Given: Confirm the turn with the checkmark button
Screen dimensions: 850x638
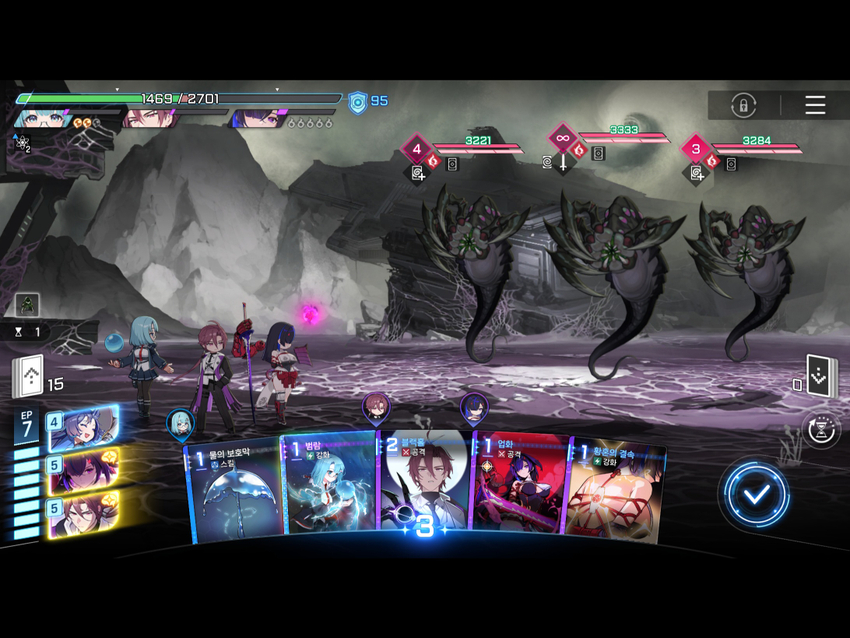Looking at the screenshot, I should tap(757, 493).
